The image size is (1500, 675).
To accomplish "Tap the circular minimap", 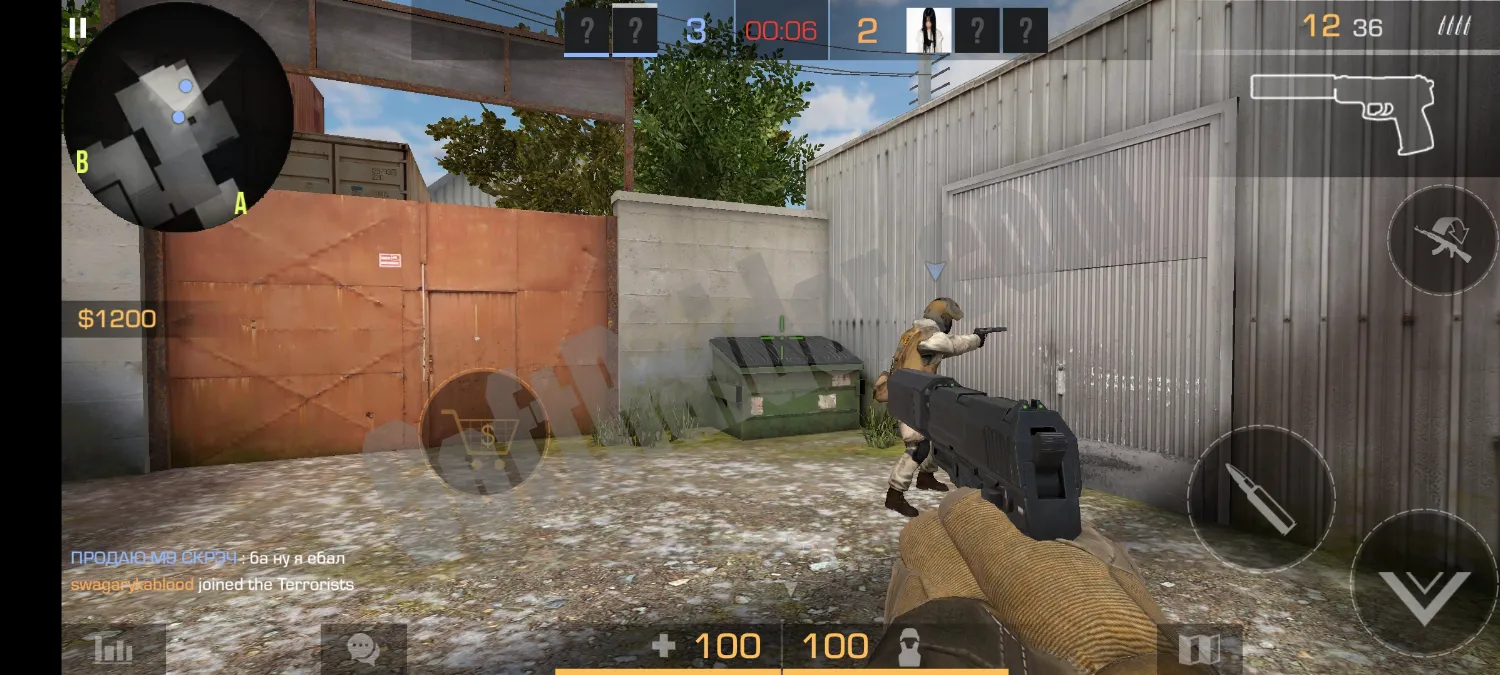I will (x=177, y=118).
